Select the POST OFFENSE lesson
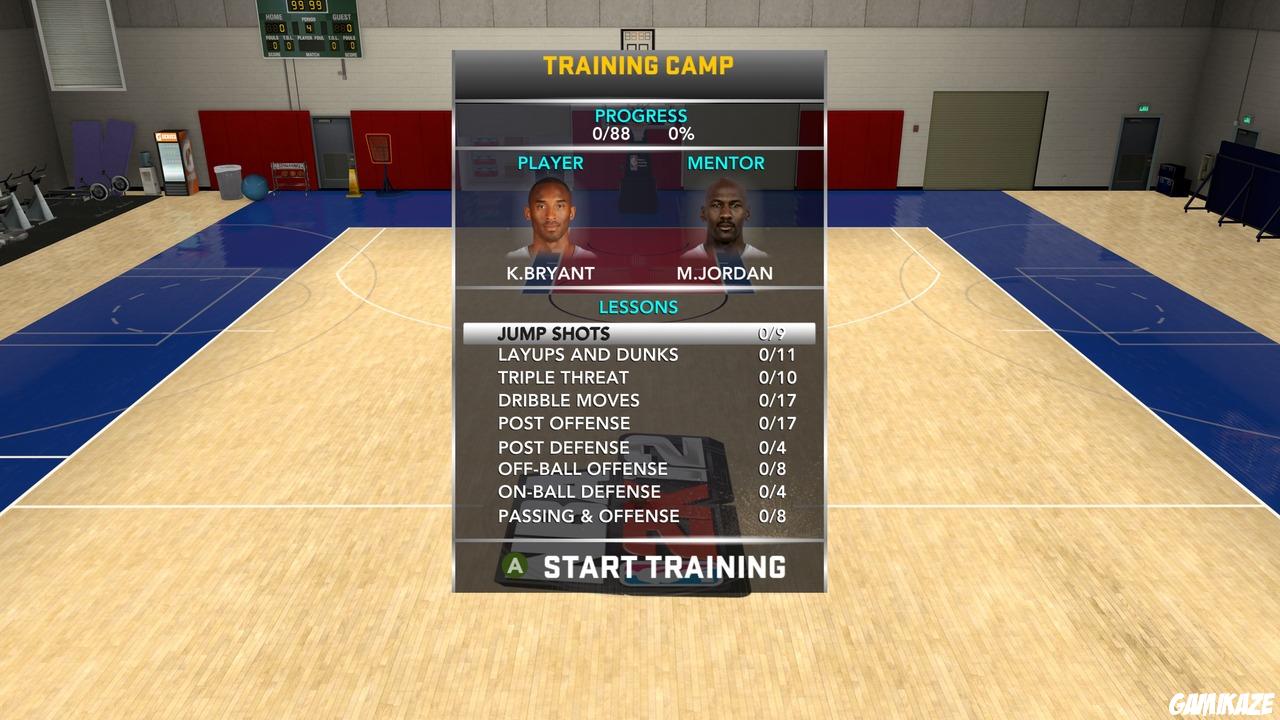The width and height of the screenshot is (1280, 720). pos(638,423)
